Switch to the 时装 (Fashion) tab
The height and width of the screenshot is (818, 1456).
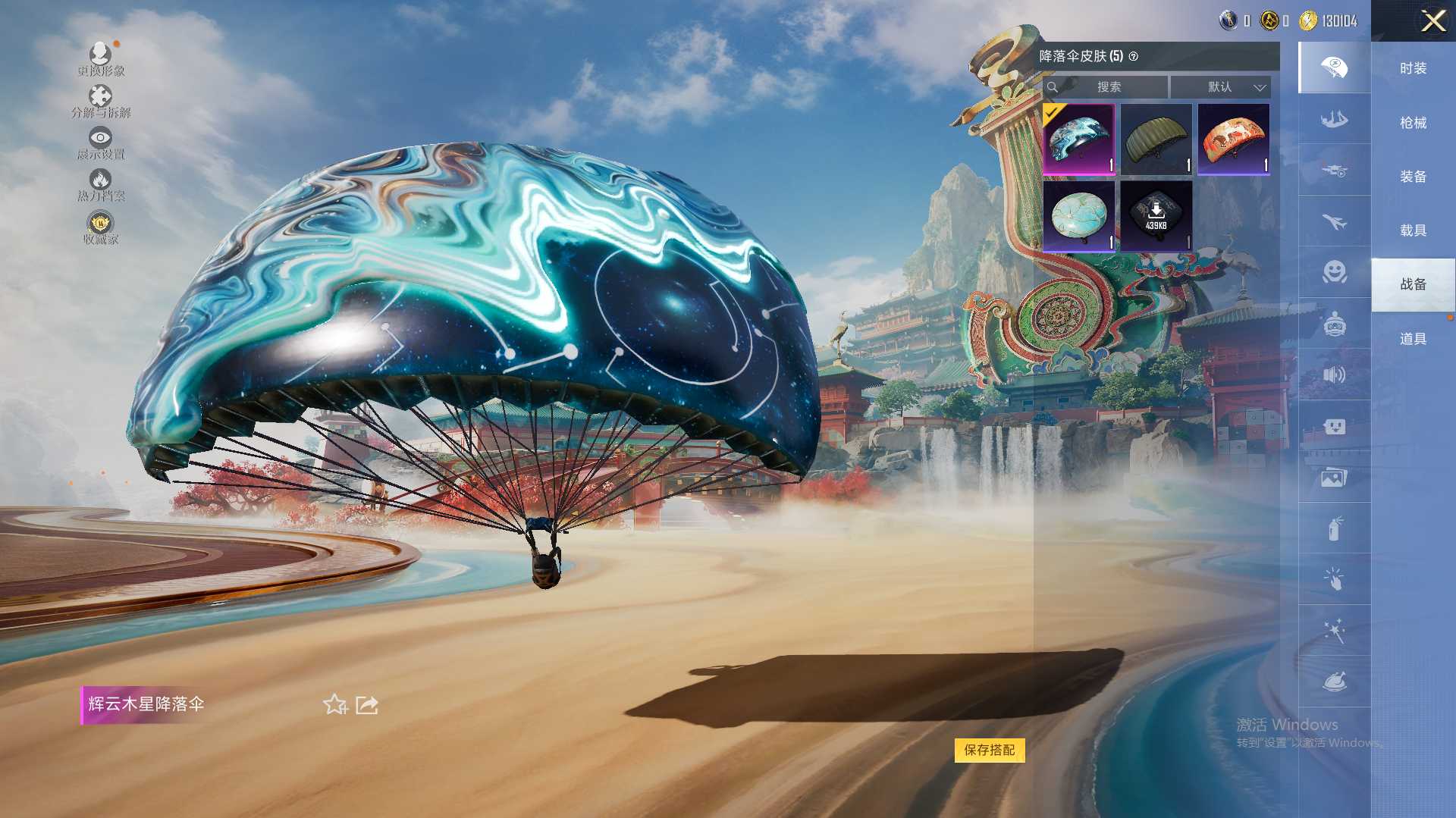click(1413, 68)
